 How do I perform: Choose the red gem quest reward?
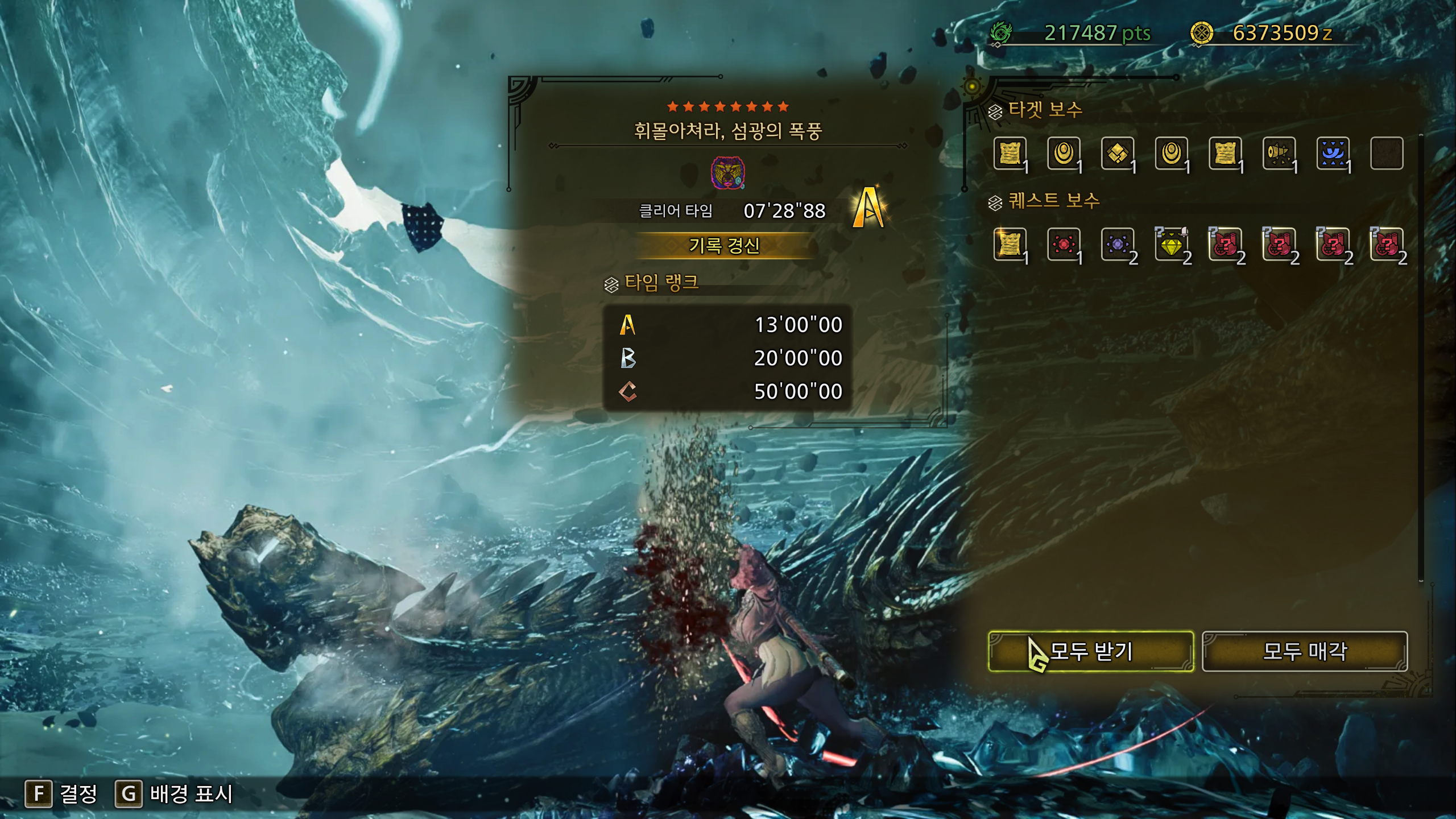tap(1064, 245)
